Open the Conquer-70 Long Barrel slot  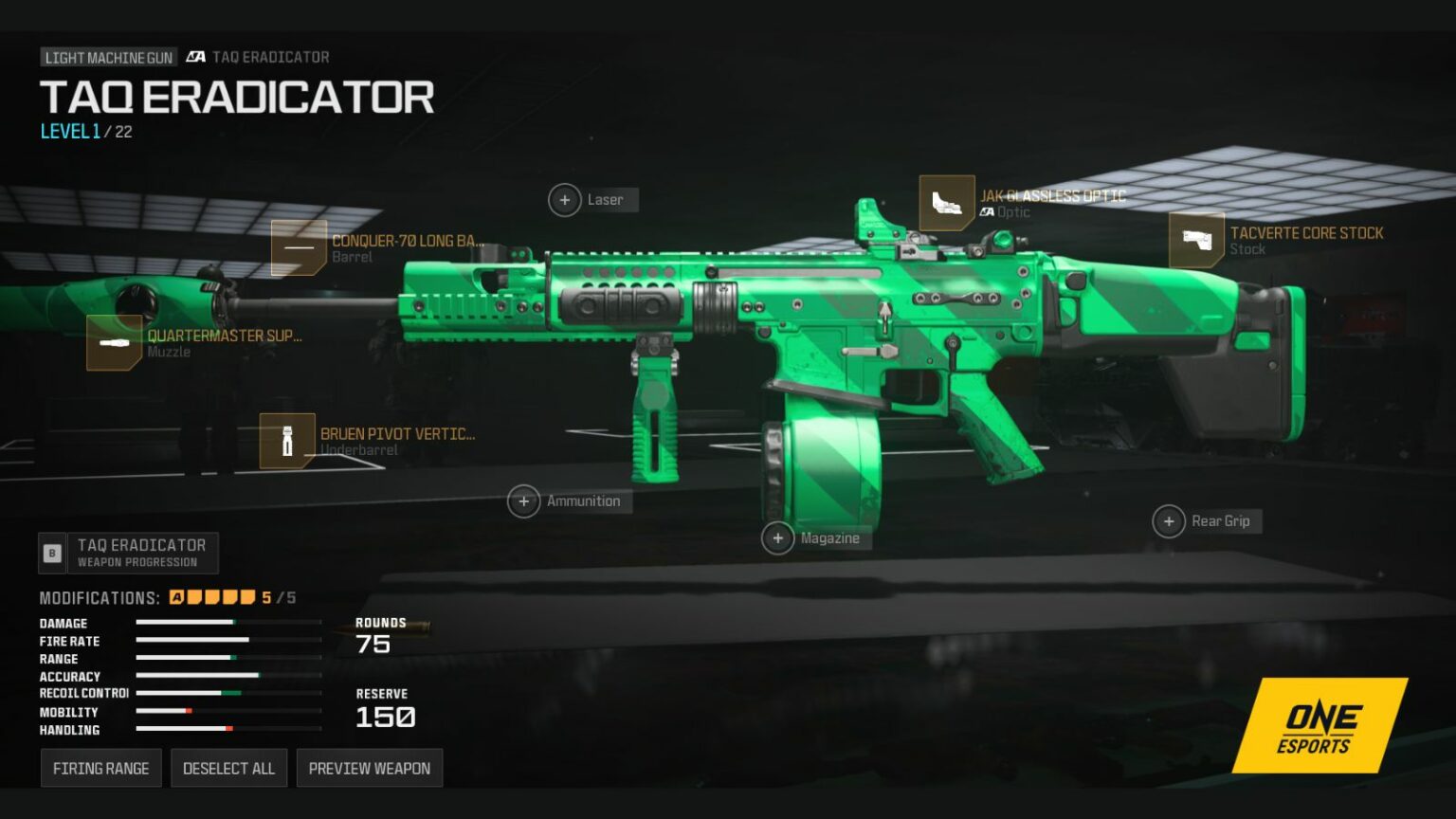pyautogui.click(x=300, y=248)
